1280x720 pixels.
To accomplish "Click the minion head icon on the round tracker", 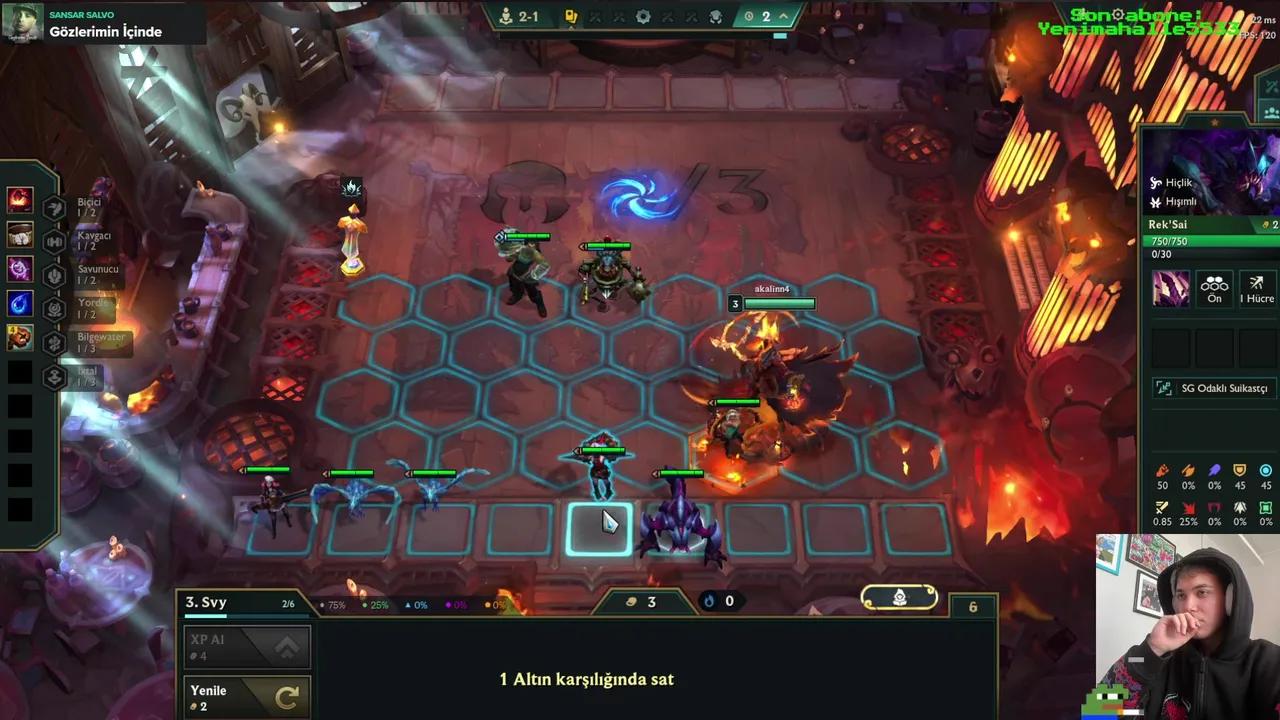I will 717,16.
